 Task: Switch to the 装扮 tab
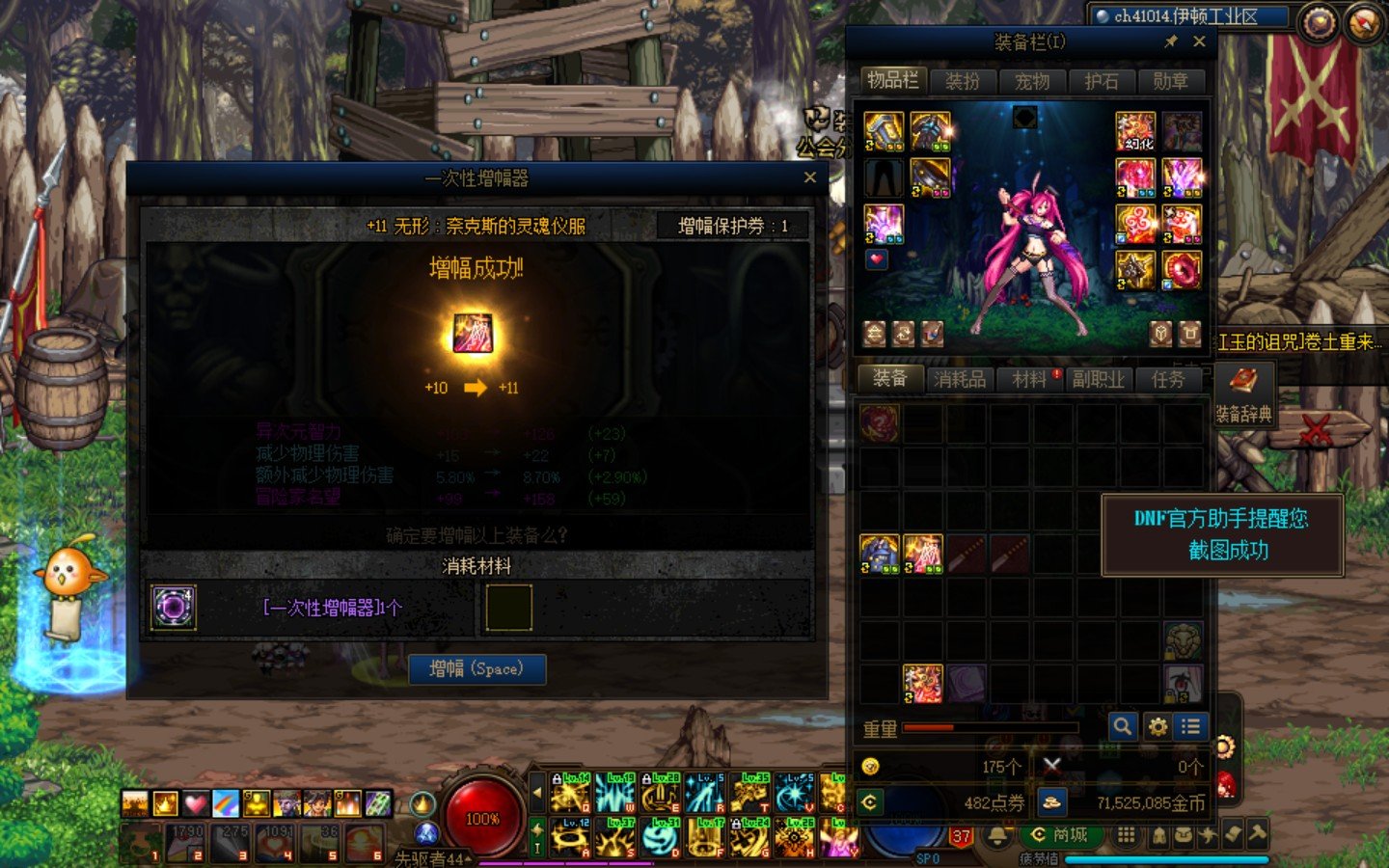pos(963,81)
